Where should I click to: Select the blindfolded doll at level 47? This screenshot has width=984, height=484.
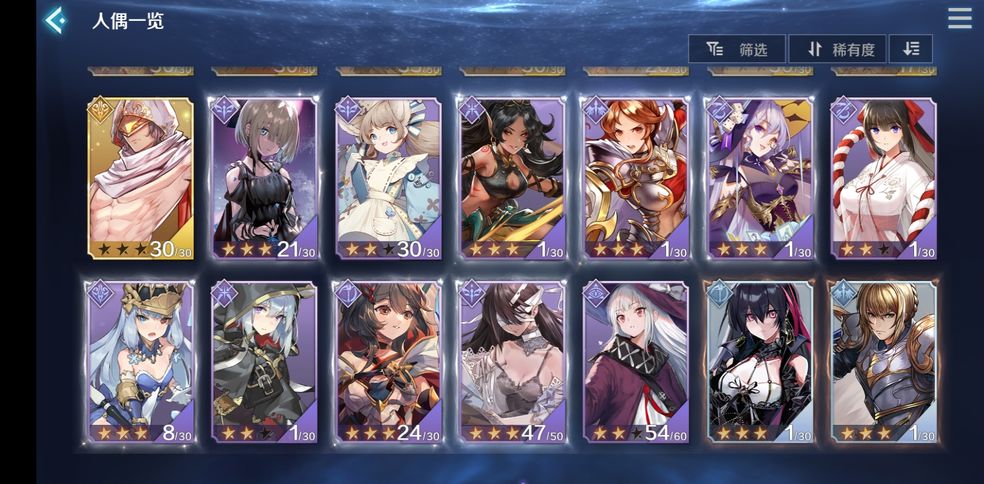511,362
